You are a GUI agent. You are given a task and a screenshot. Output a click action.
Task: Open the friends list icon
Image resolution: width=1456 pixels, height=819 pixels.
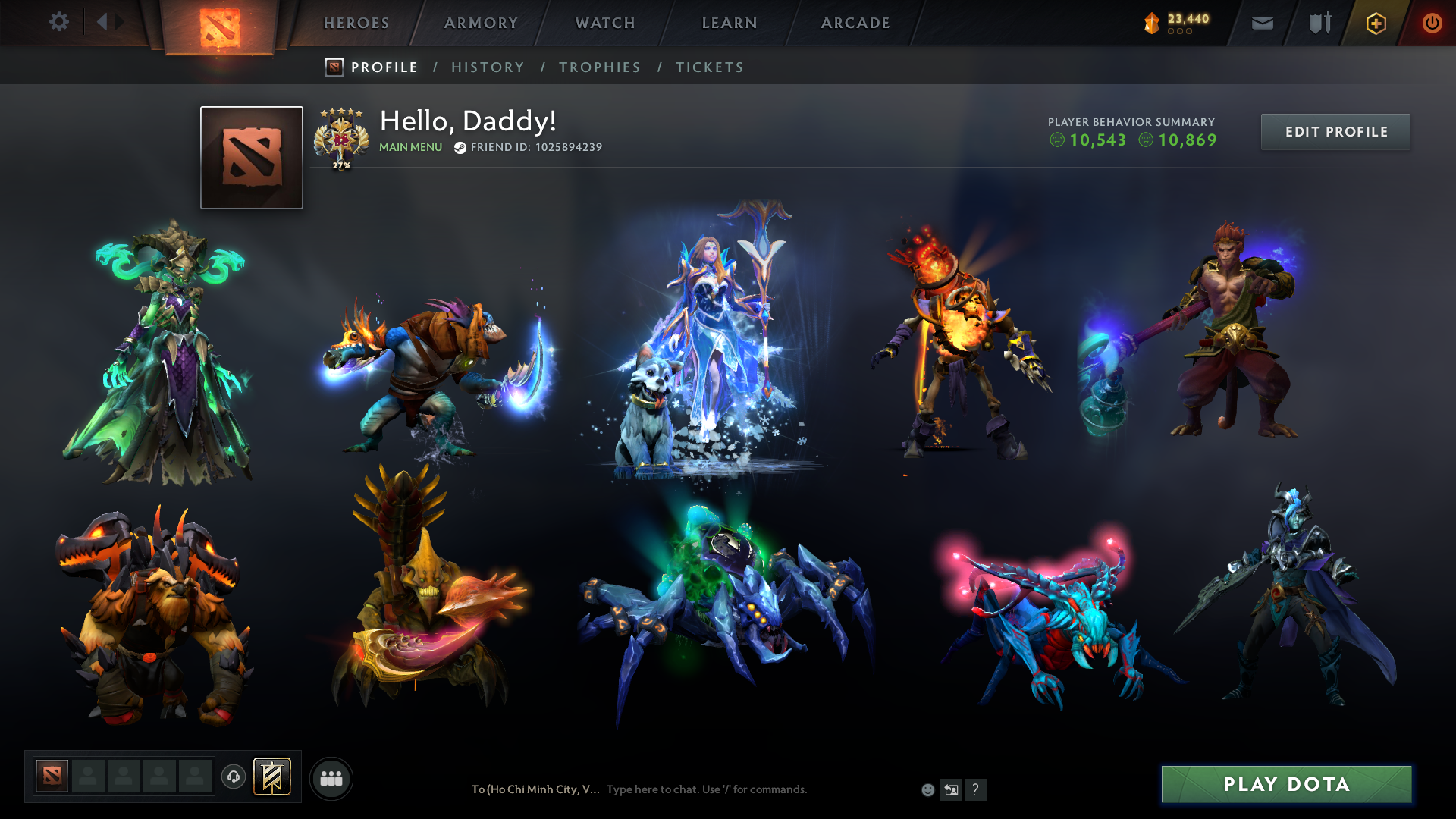331,777
